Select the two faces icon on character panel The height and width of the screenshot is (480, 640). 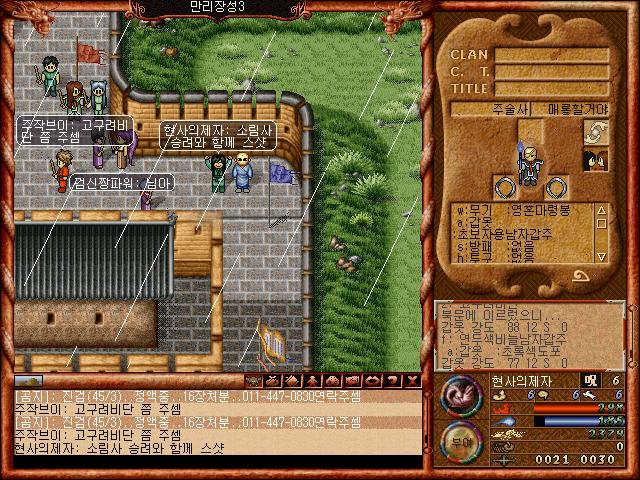coord(596,160)
